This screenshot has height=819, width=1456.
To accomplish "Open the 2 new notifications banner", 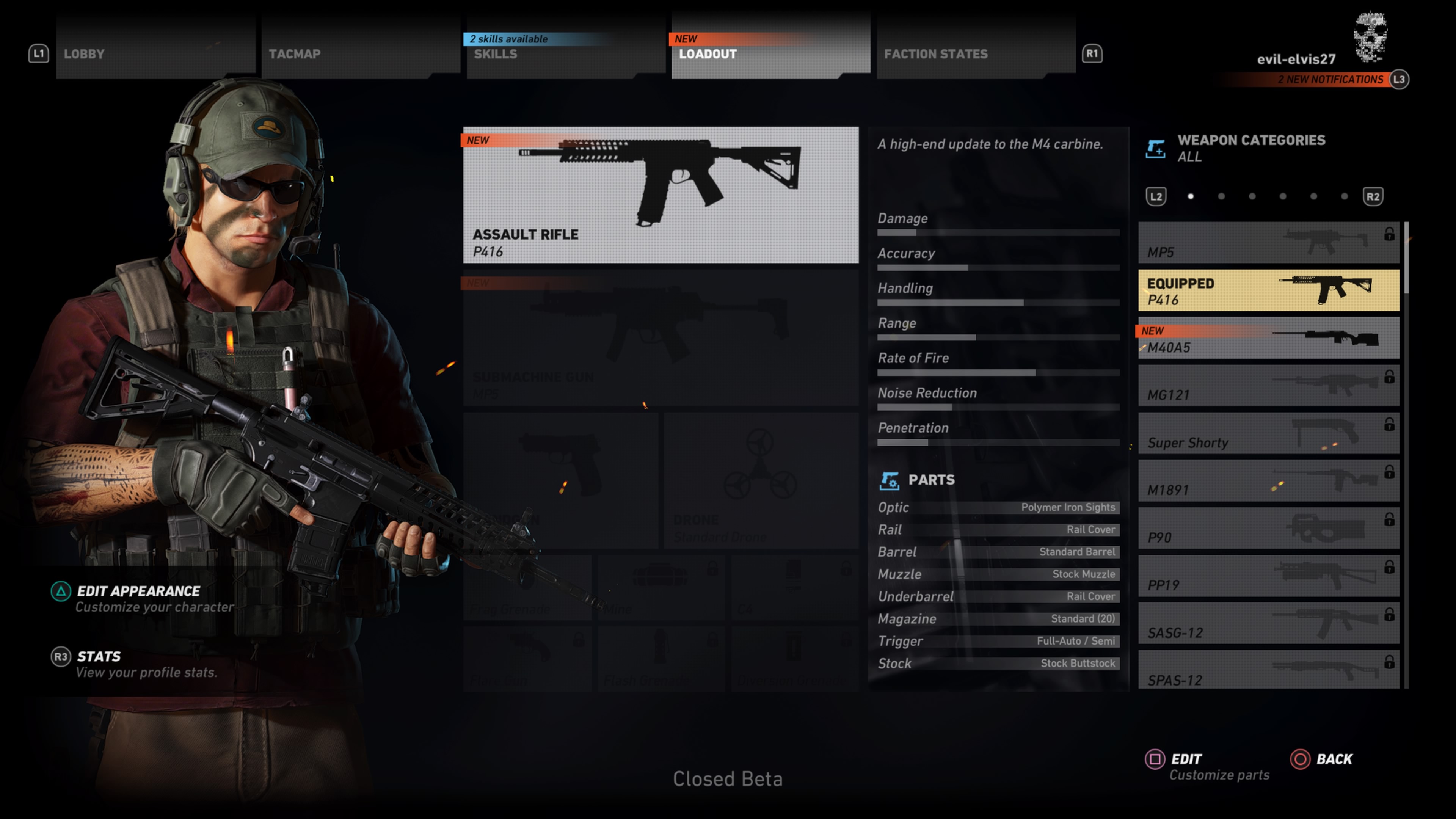I will [x=1330, y=80].
